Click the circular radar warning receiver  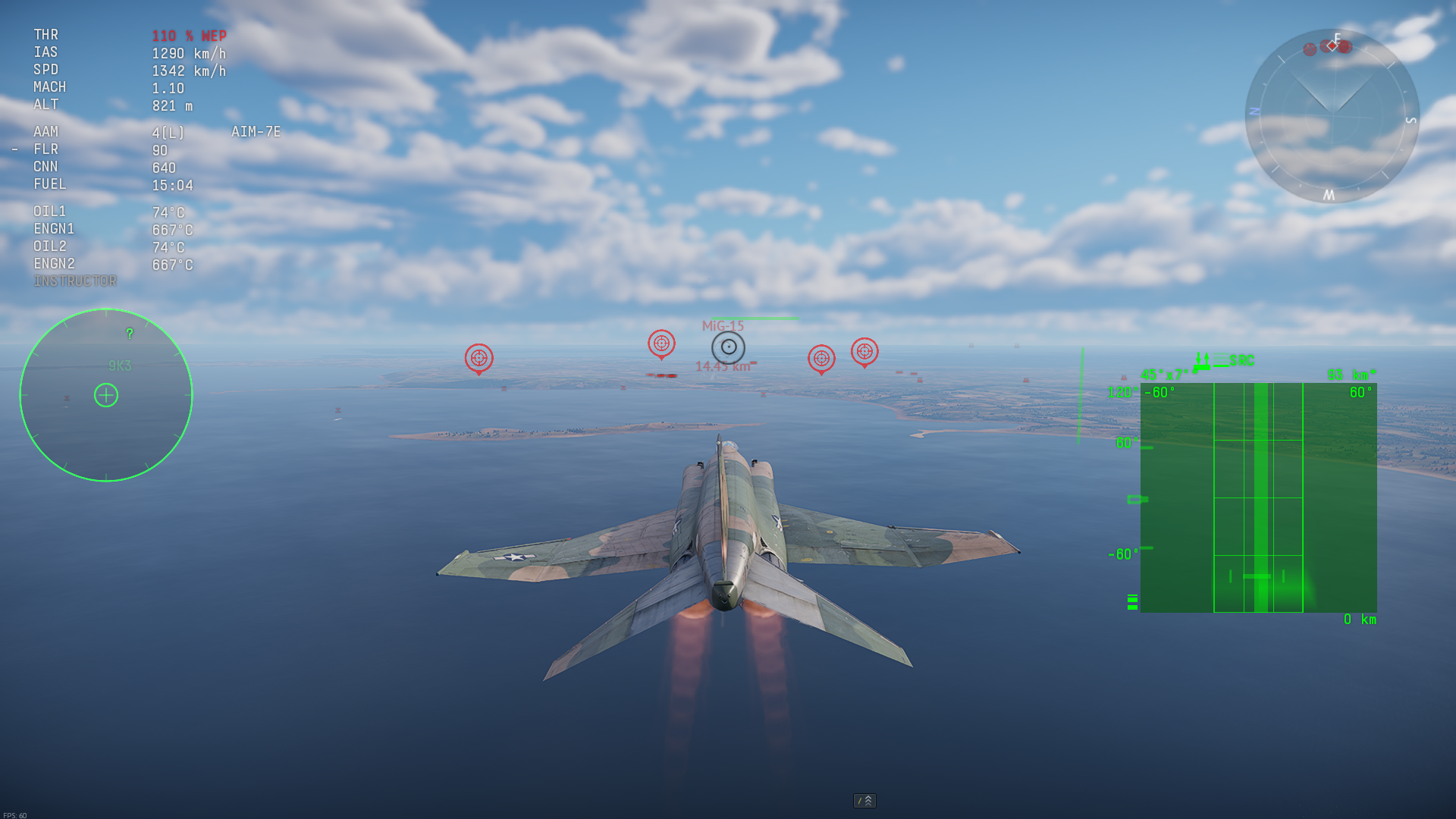pyautogui.click(x=106, y=395)
